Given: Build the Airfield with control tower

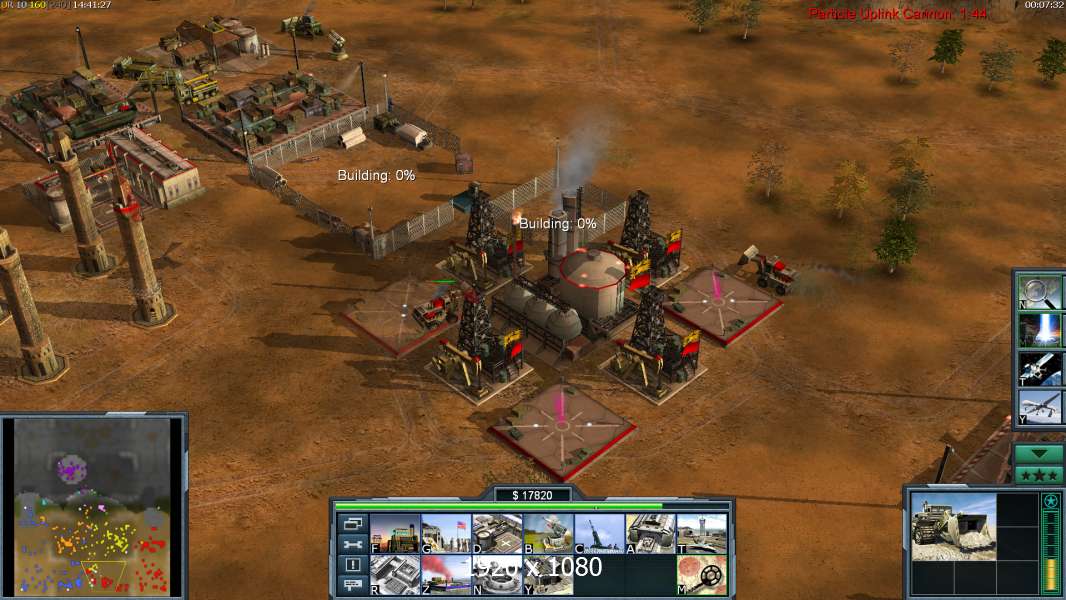Looking at the screenshot, I should coord(701,534).
